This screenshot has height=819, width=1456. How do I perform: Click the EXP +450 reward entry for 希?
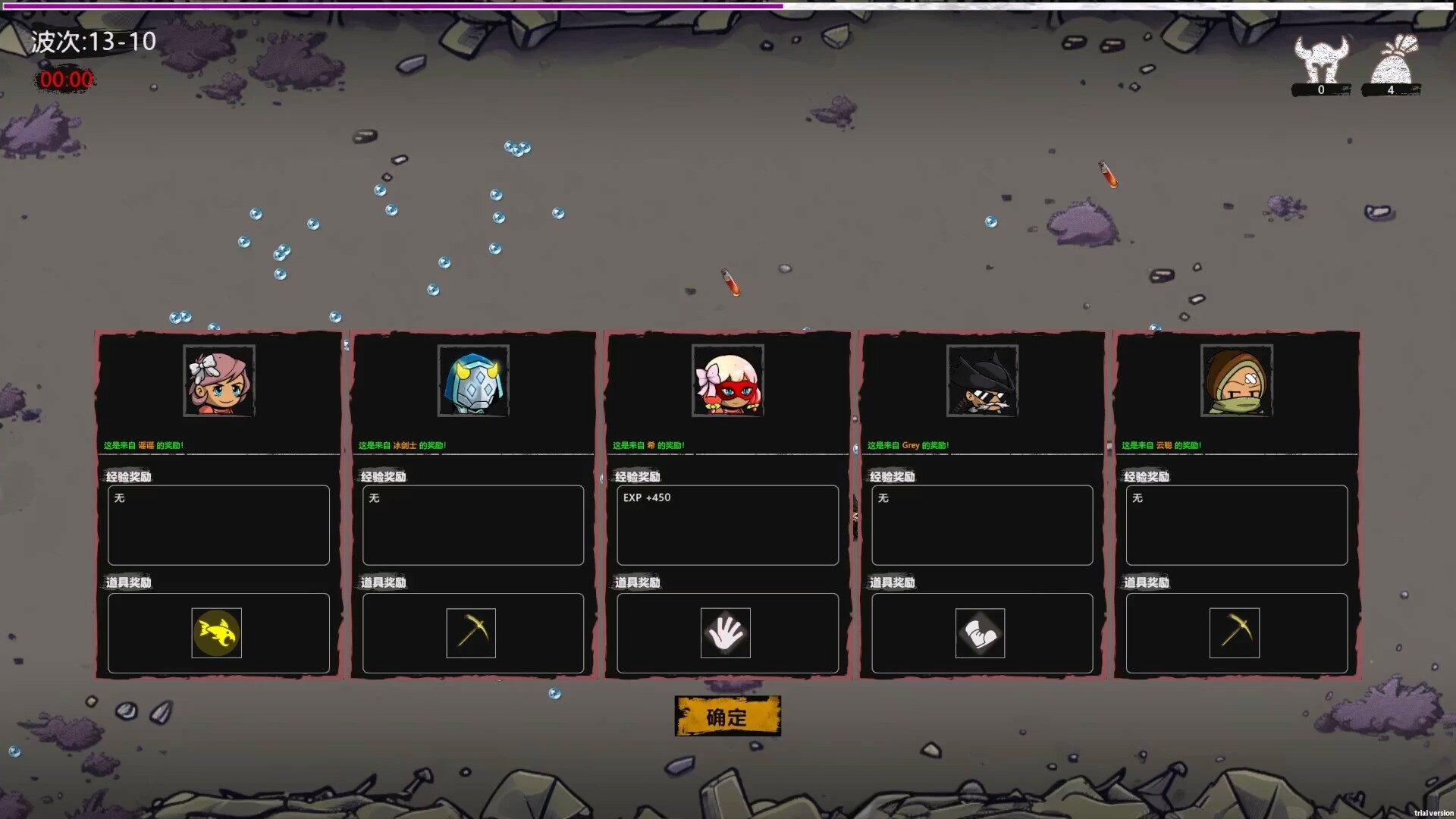[x=647, y=497]
